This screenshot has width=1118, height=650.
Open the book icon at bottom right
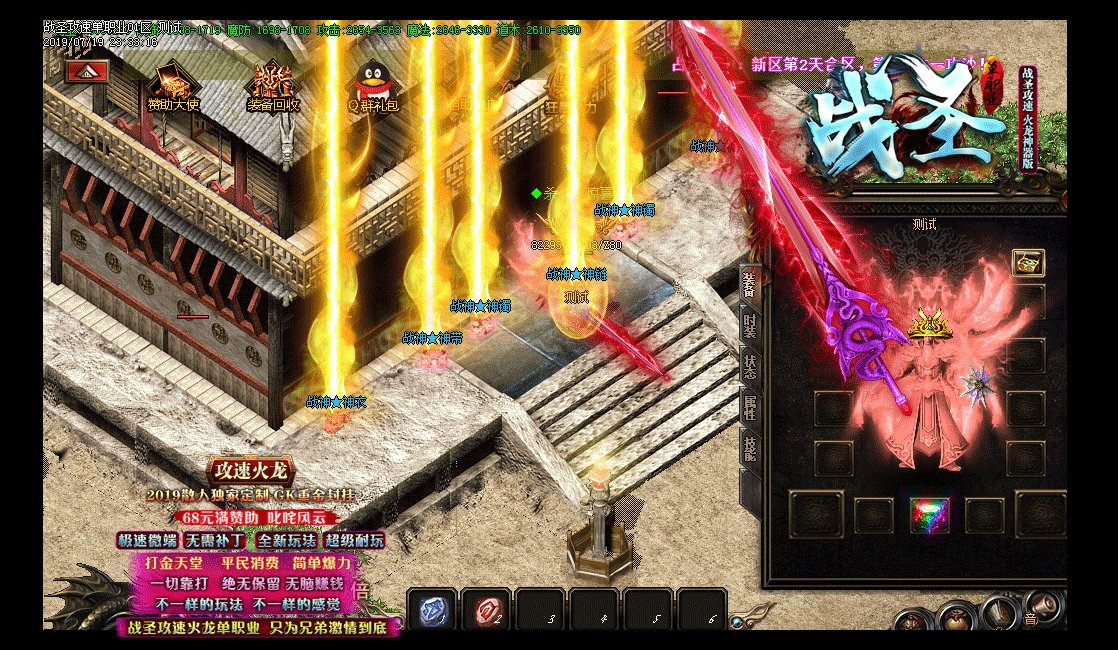coord(999,611)
